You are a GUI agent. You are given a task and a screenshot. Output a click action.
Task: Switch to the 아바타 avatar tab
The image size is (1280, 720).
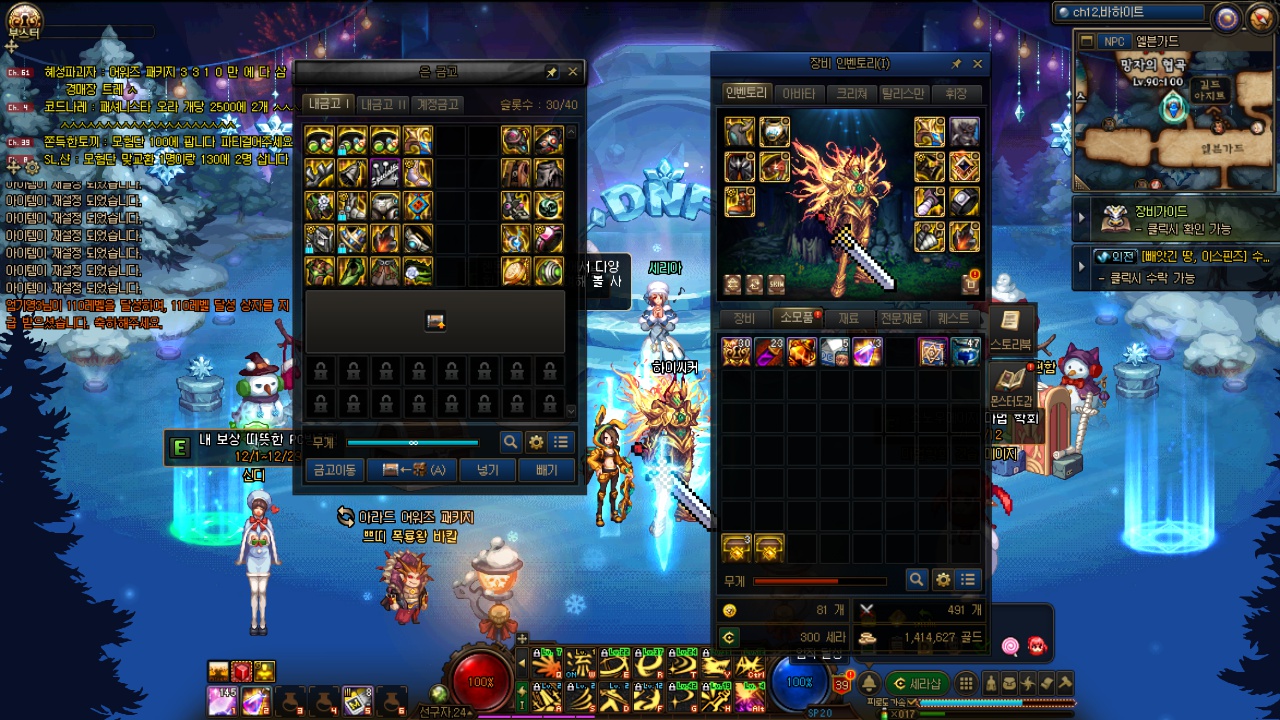click(798, 93)
